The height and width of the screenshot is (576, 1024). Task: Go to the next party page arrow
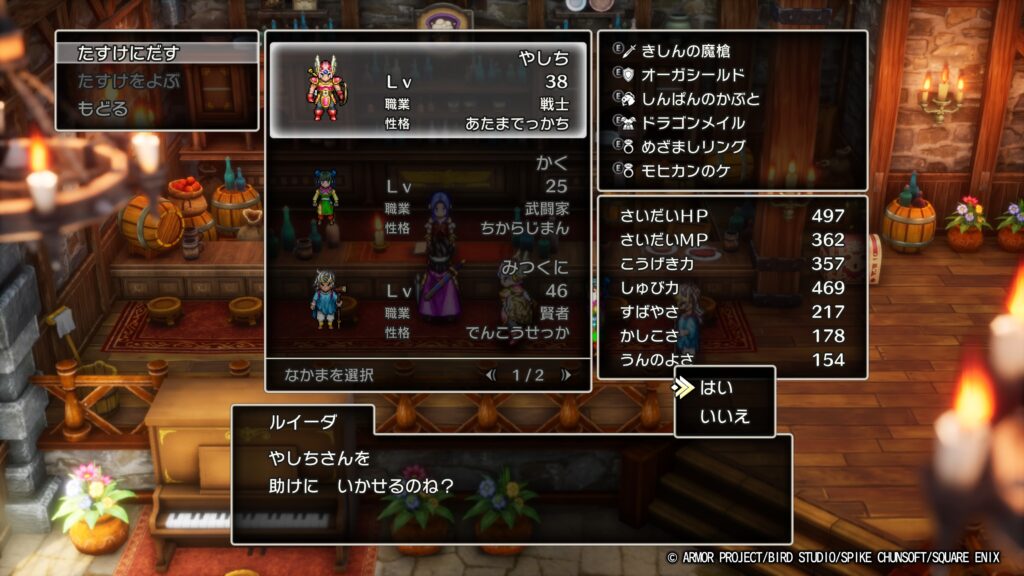tap(566, 375)
